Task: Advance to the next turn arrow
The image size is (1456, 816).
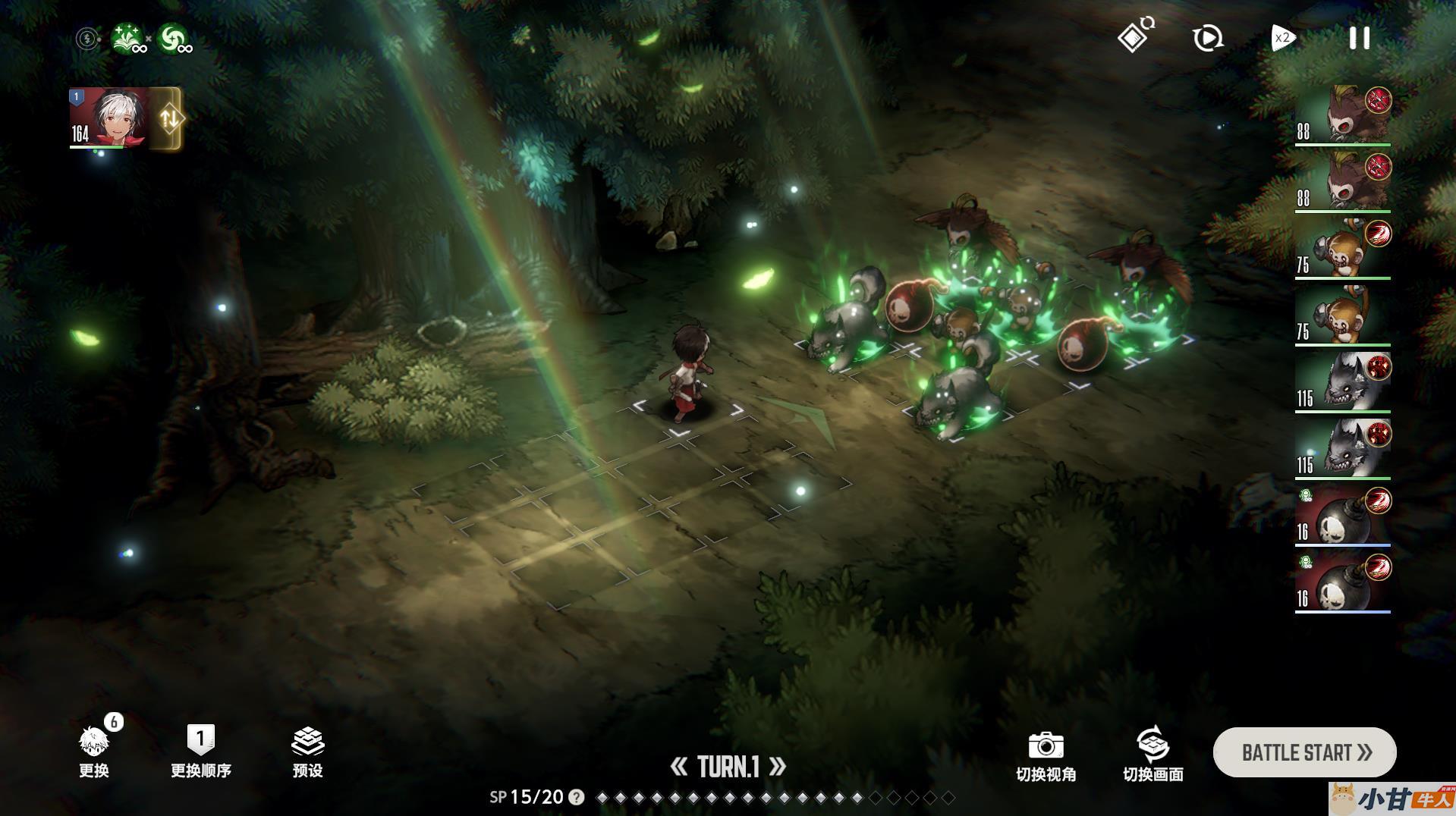Action: 778,767
